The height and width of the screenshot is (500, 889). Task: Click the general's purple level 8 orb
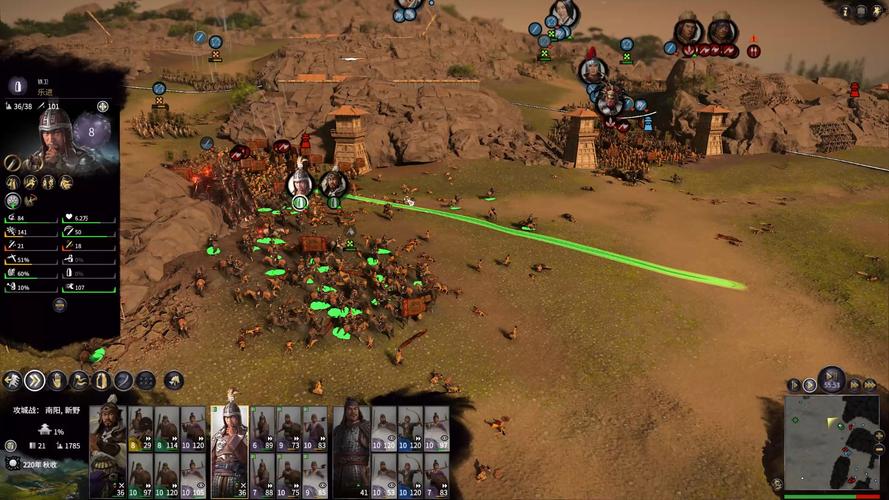tap(92, 131)
